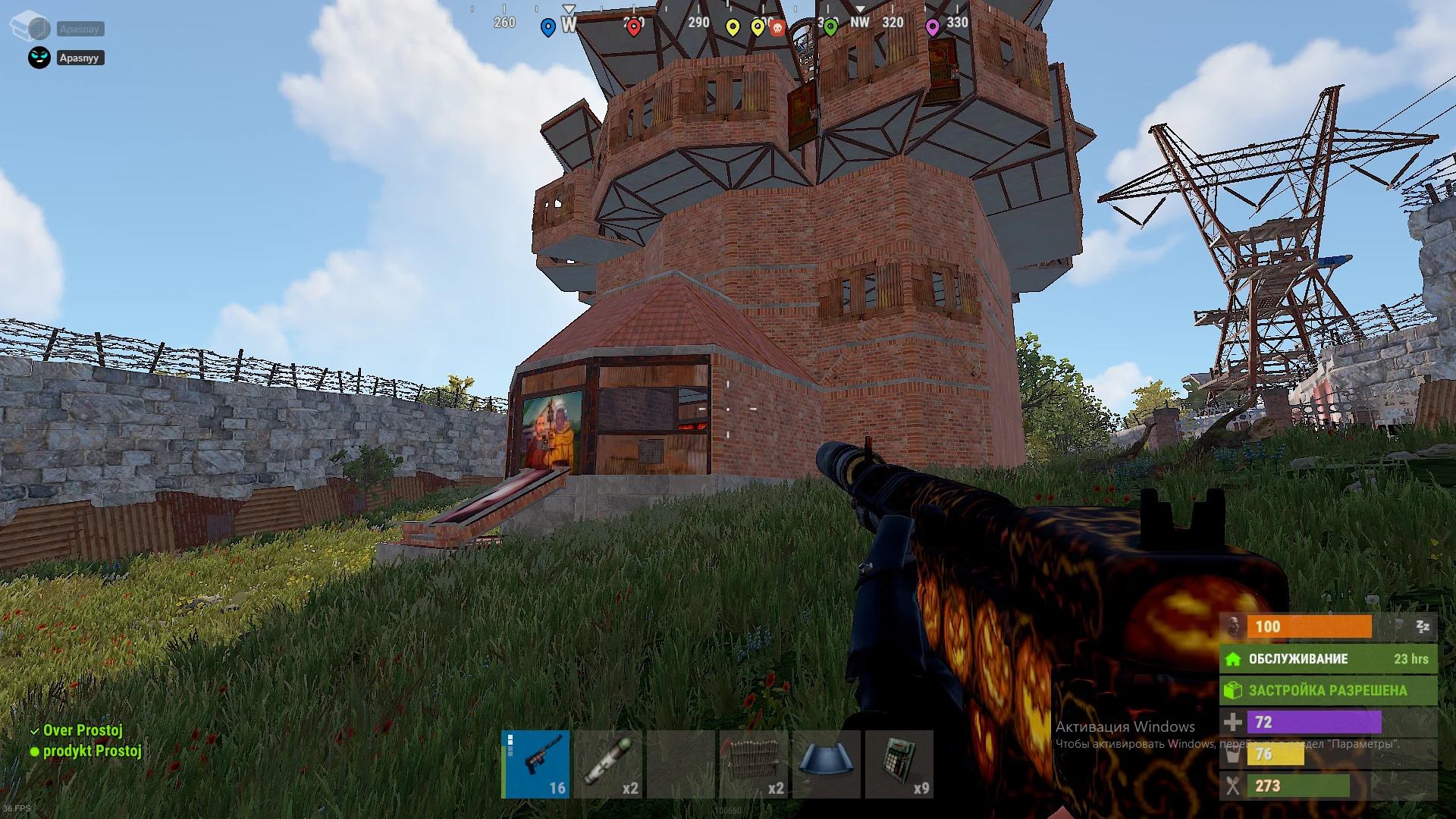The width and height of the screenshot is (1456, 819).
Task: Select the purple compass map marker
Action: 933,27
